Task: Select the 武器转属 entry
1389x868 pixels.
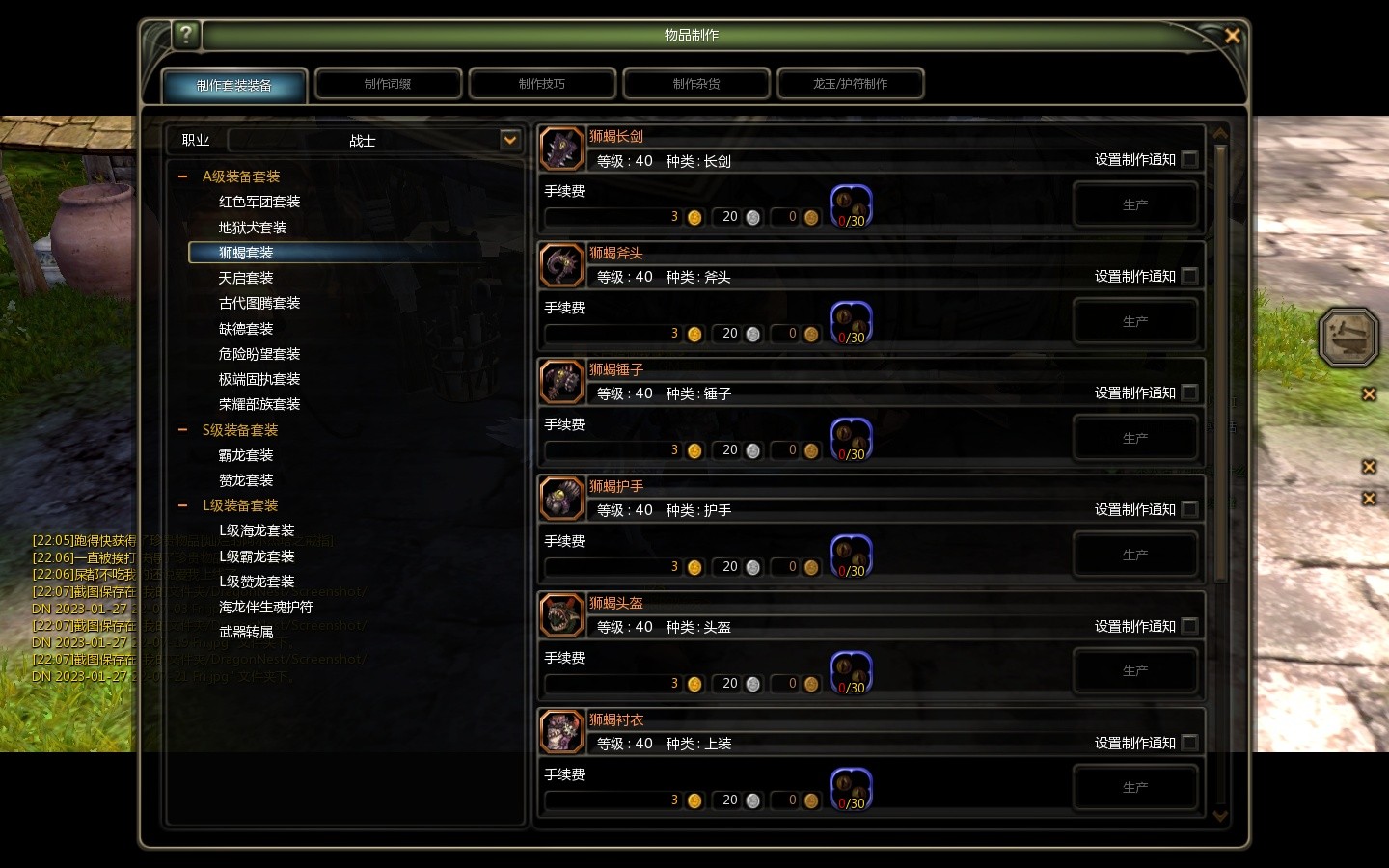Action: pos(246,632)
